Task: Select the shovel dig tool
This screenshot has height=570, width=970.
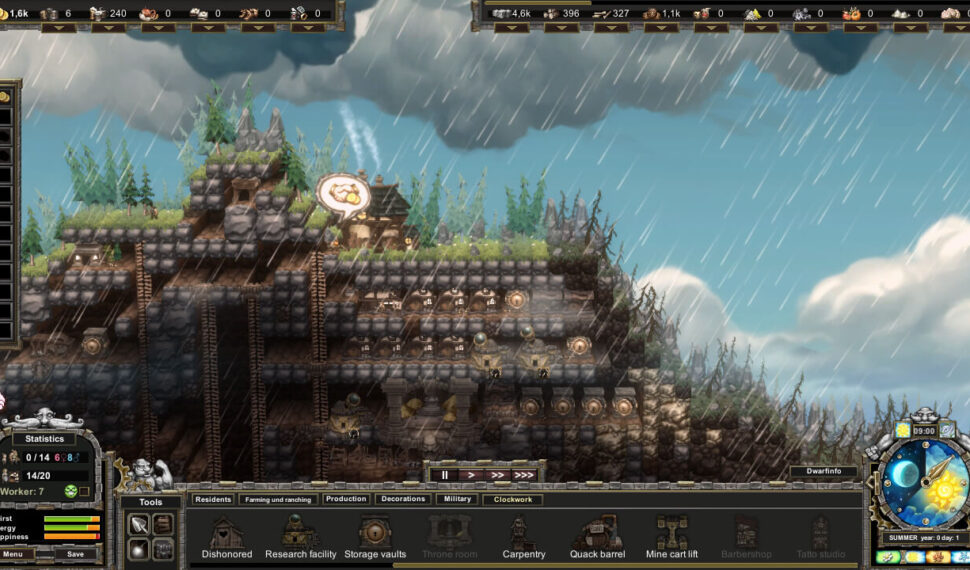Action: pyautogui.click(x=139, y=523)
